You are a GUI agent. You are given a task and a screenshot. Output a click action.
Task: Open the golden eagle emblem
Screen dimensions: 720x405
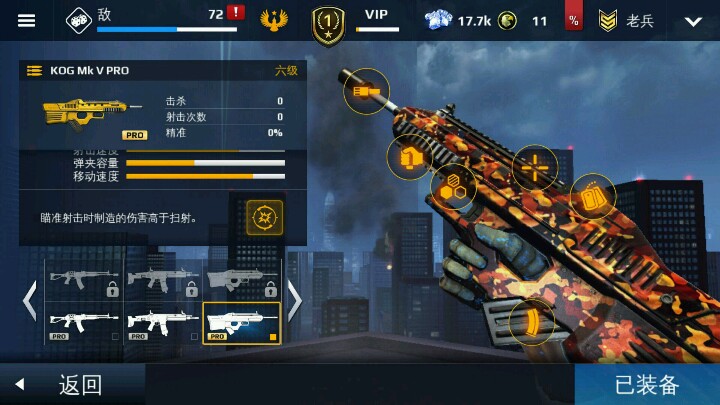point(273,20)
